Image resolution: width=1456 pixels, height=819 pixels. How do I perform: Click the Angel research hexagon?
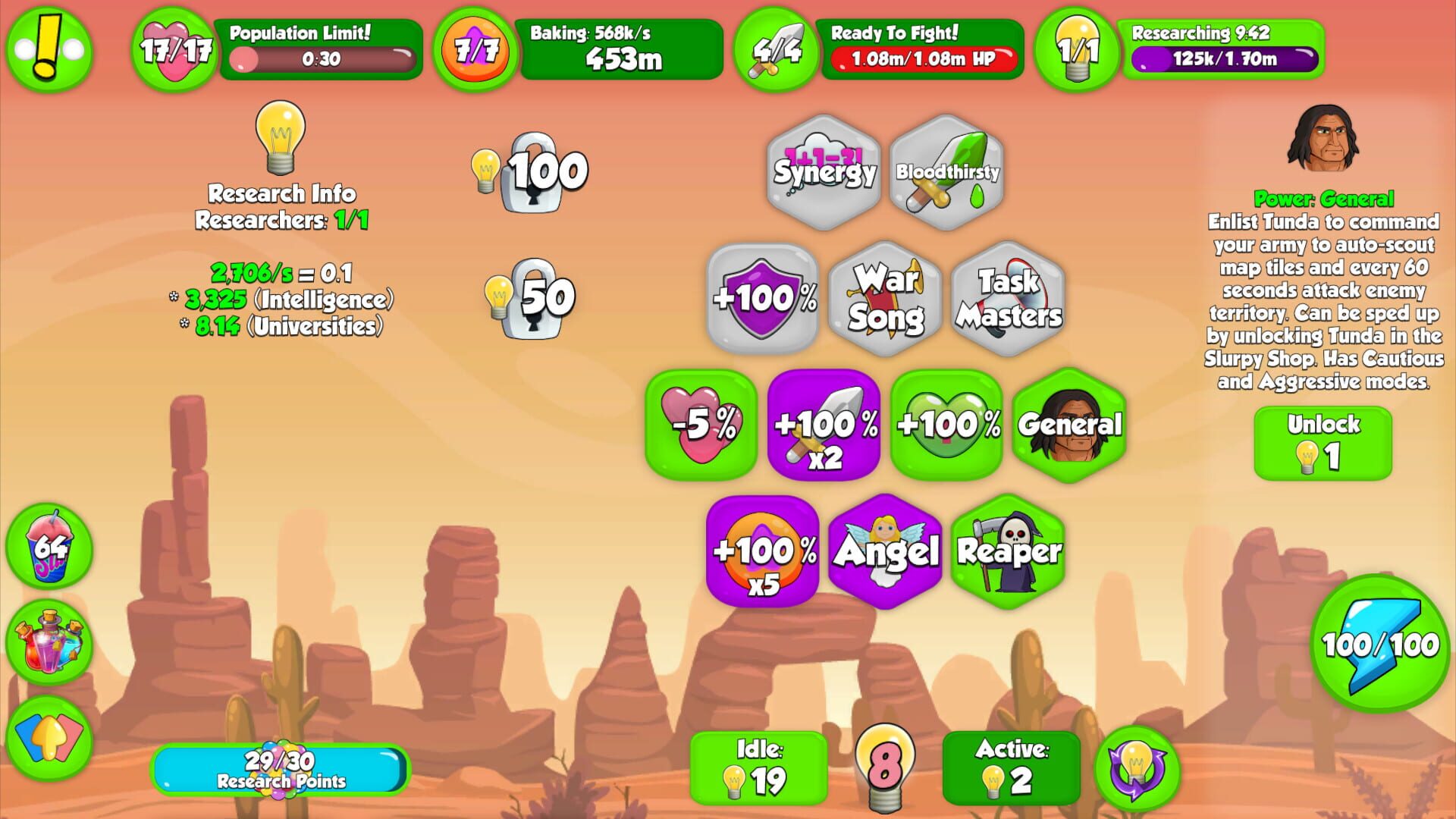886,551
